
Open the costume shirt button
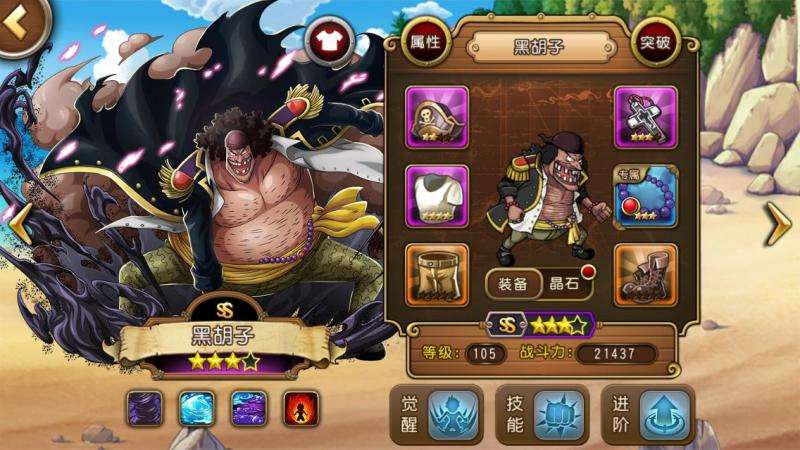327,41
